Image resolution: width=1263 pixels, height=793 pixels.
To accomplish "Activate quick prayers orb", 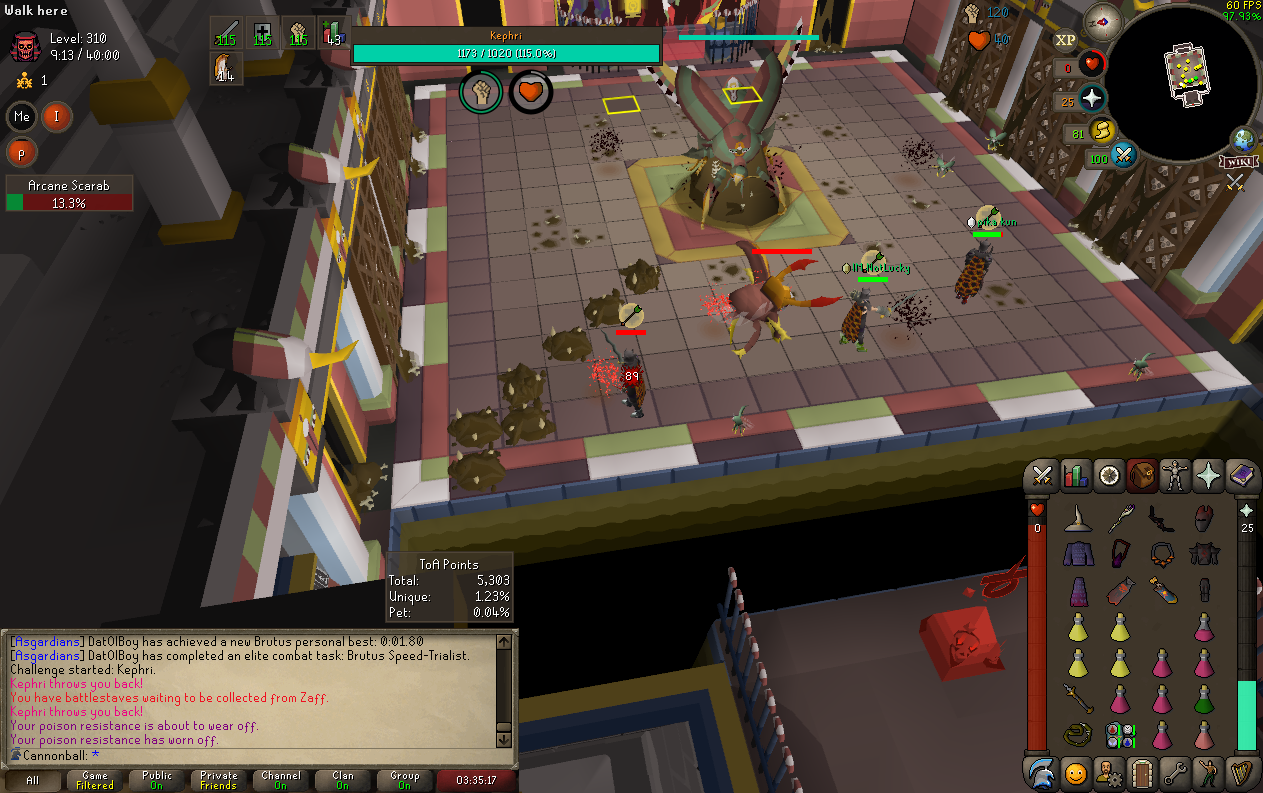I will tap(1092, 98).
